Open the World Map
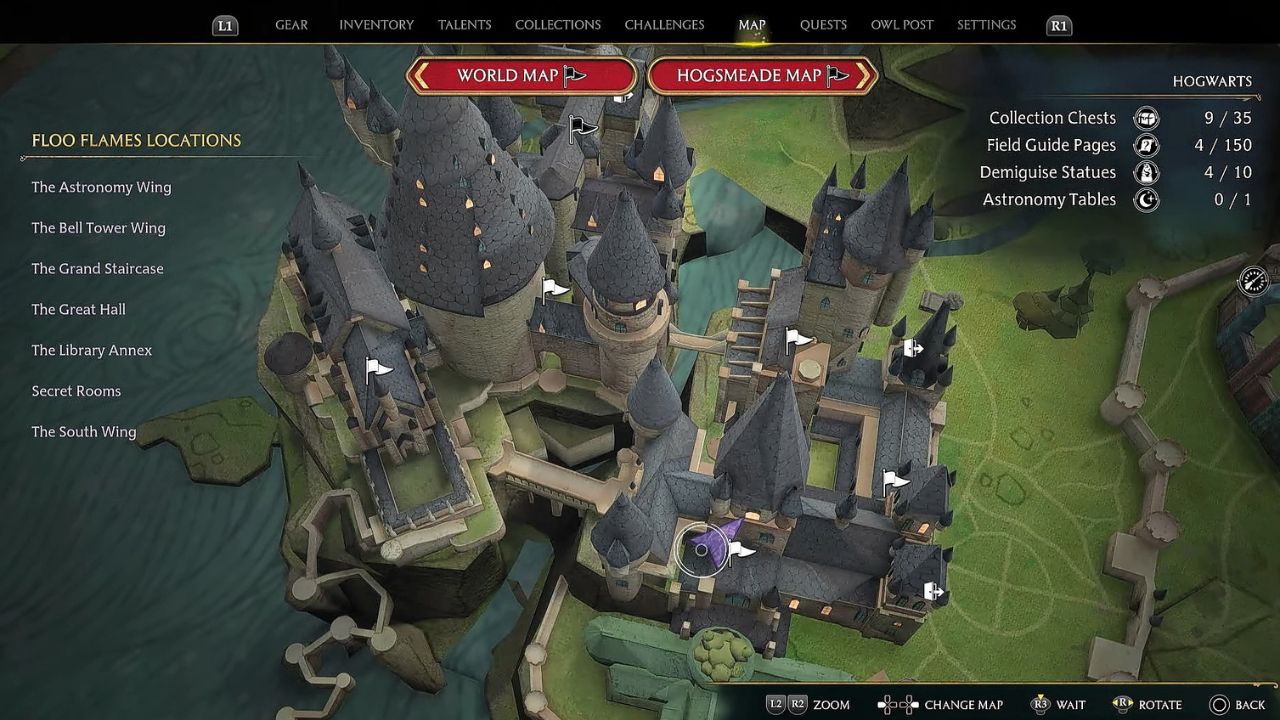This screenshot has height=720, width=1280. tap(521, 76)
